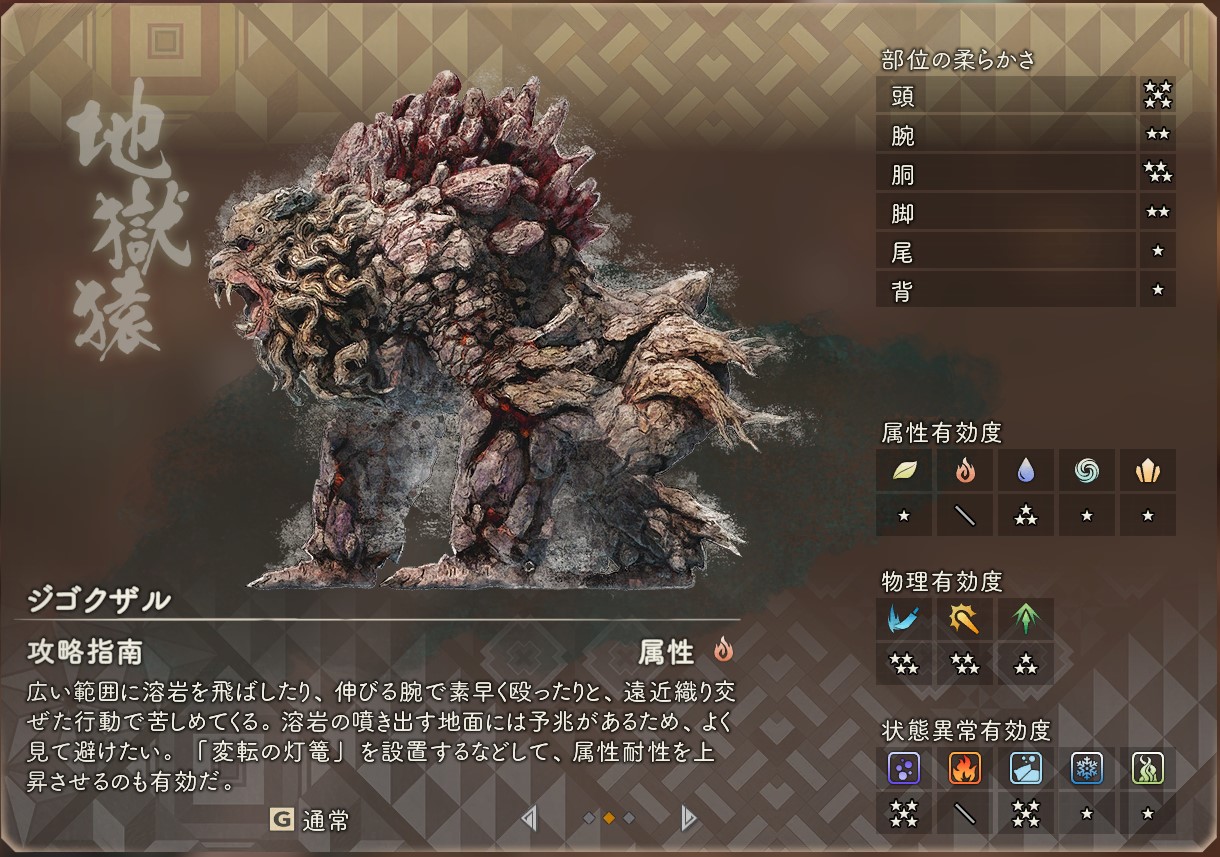Go to the previous page with the left arrow

click(529, 819)
